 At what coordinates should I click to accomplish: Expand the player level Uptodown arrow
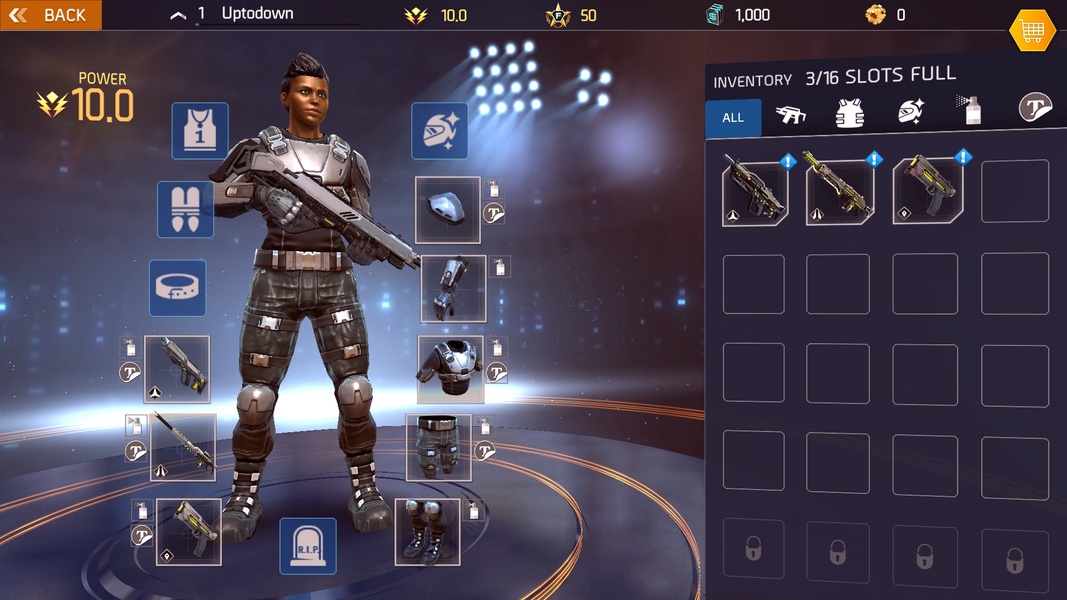point(178,15)
